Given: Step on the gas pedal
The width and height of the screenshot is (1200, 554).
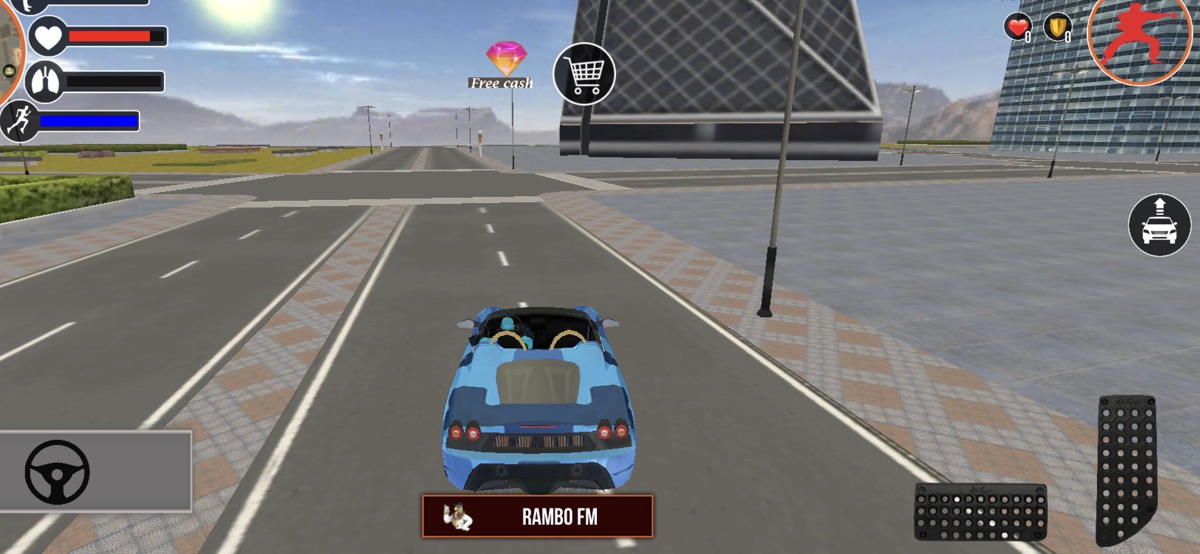Looking at the screenshot, I should [x=1125, y=468].
